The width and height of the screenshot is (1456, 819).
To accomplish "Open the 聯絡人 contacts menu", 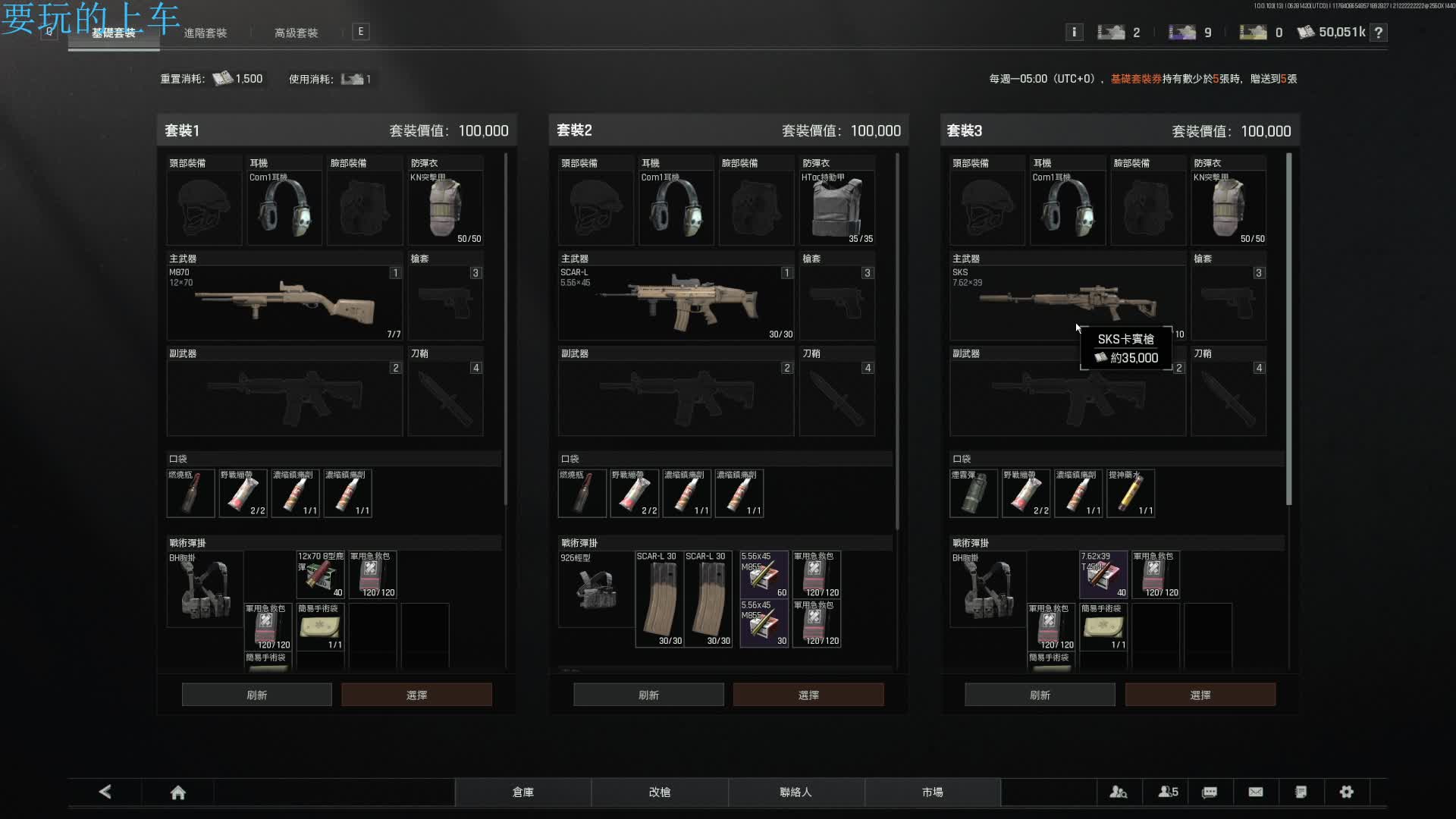I will [795, 792].
